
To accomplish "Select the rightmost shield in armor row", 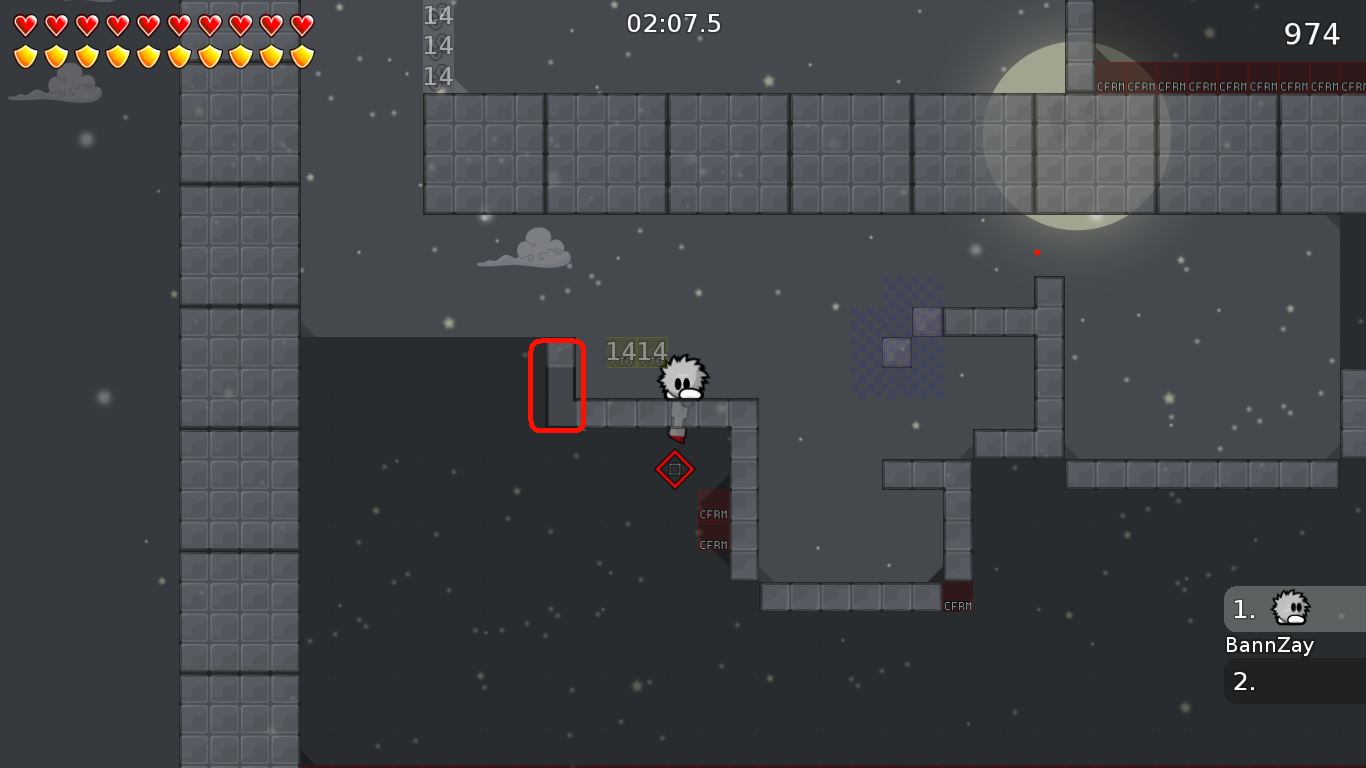I will click(302, 55).
